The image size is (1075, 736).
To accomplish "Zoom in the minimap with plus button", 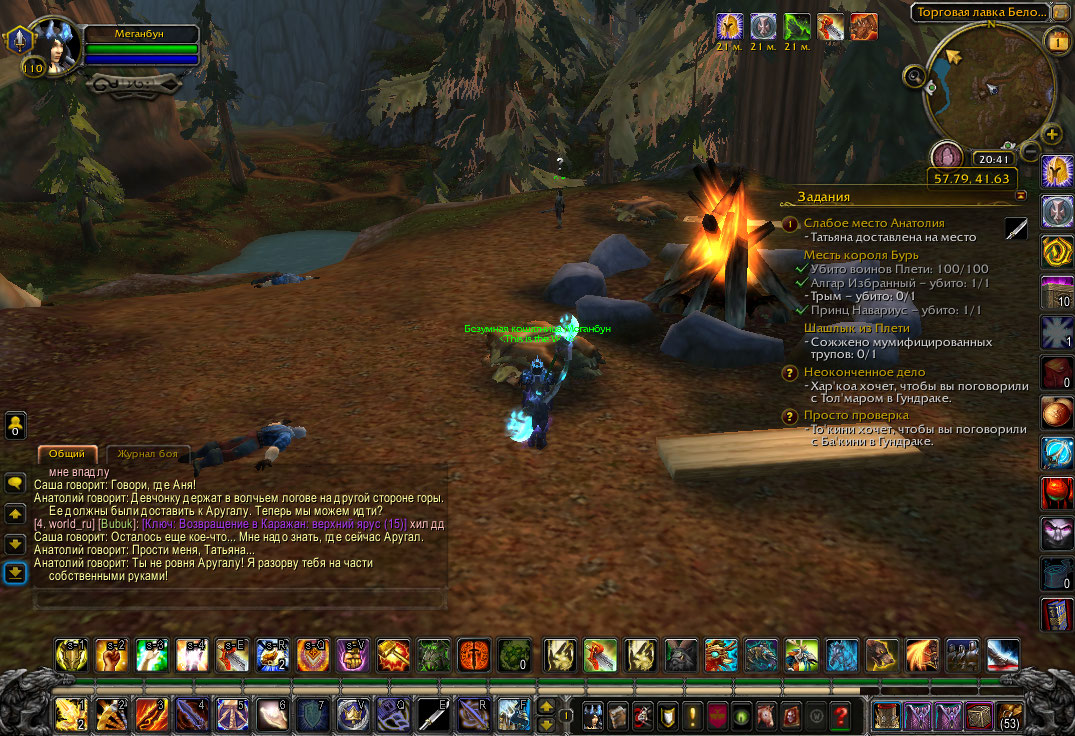I will click(1052, 134).
